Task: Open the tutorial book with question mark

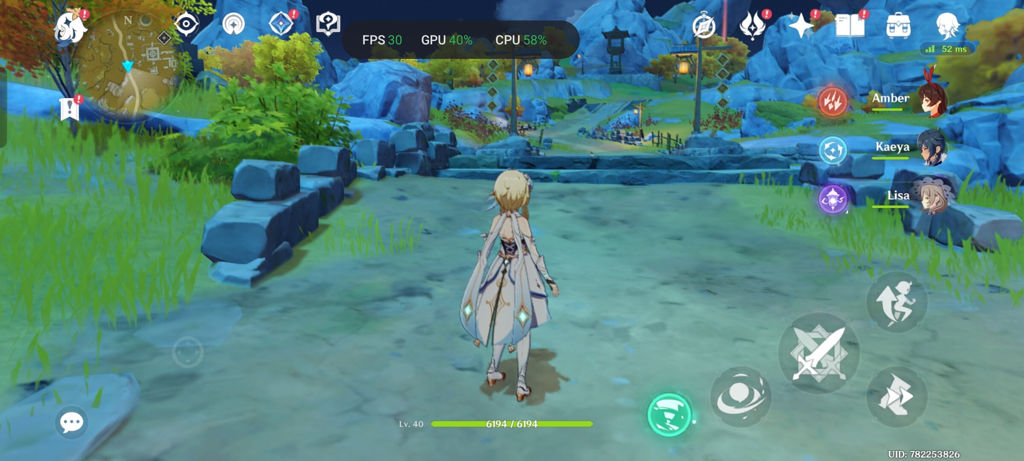Action: (328, 24)
